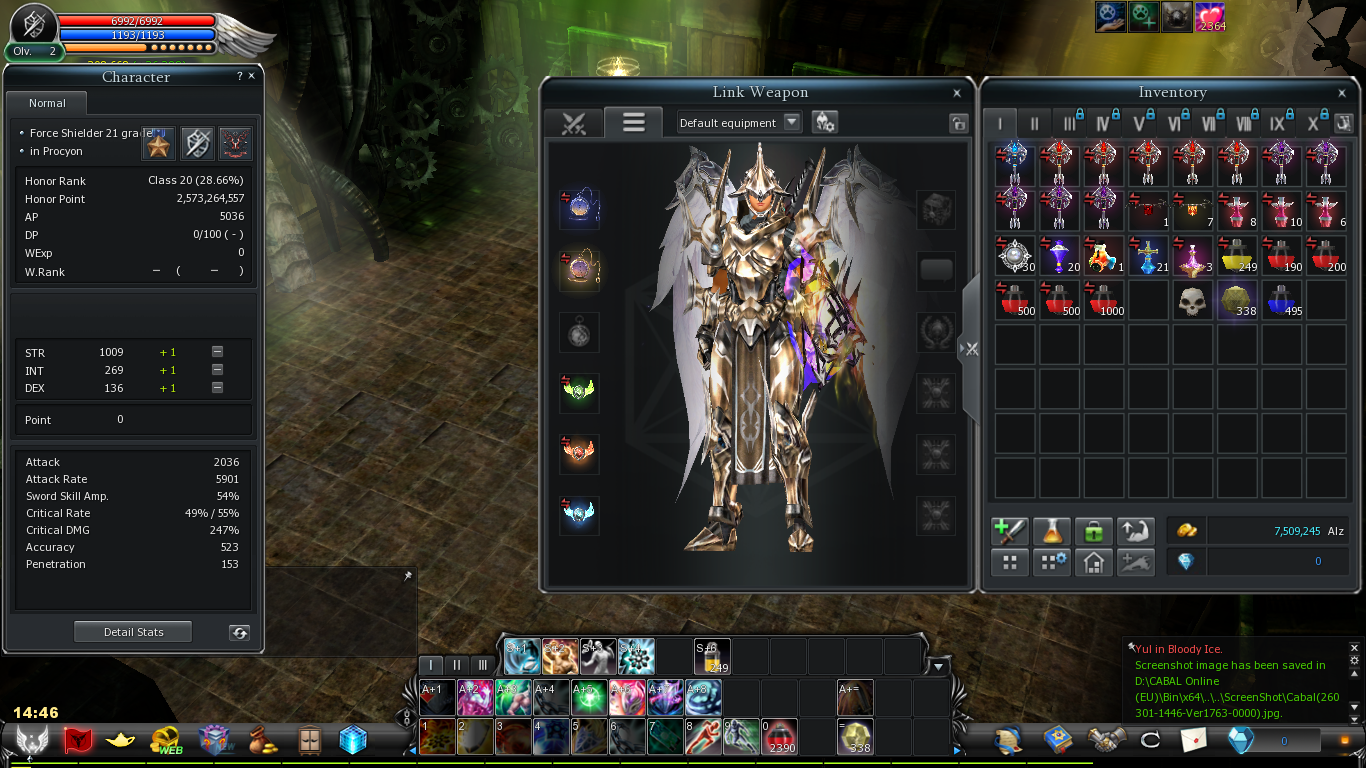Select the blue potion stack of 495
The width and height of the screenshot is (1366, 768).
tap(1281, 300)
